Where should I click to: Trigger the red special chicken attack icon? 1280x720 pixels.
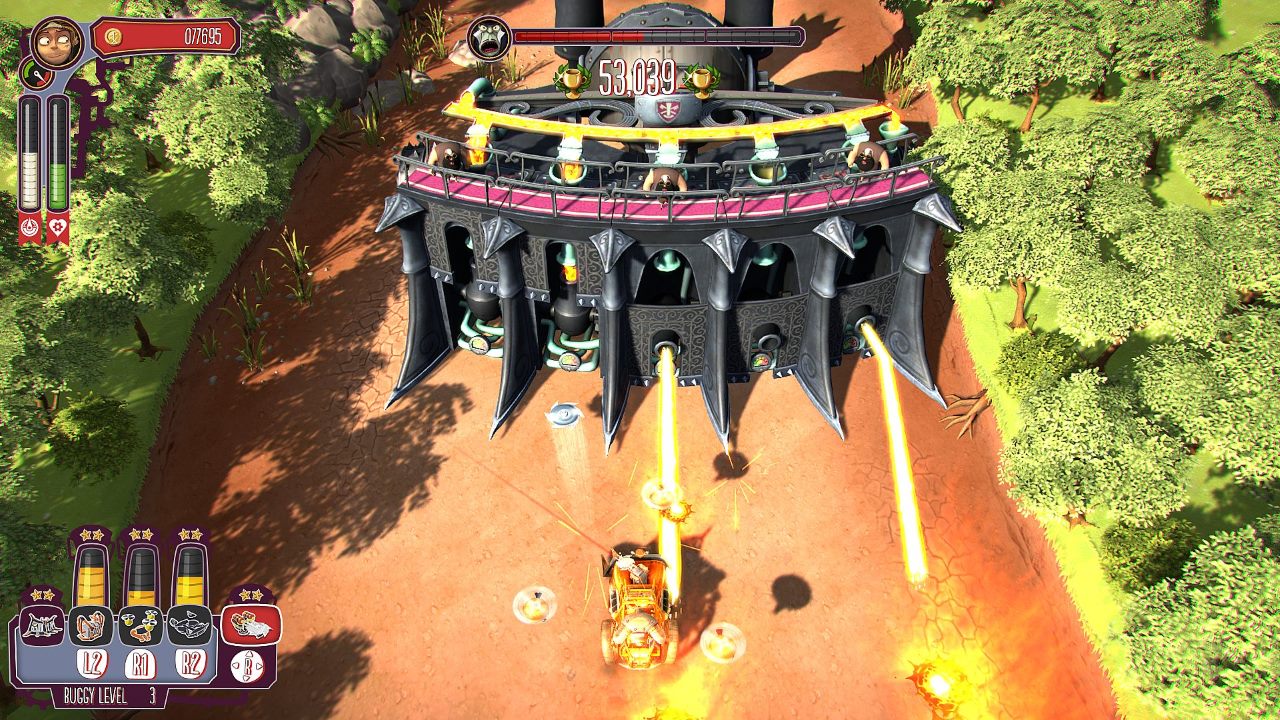pos(249,627)
